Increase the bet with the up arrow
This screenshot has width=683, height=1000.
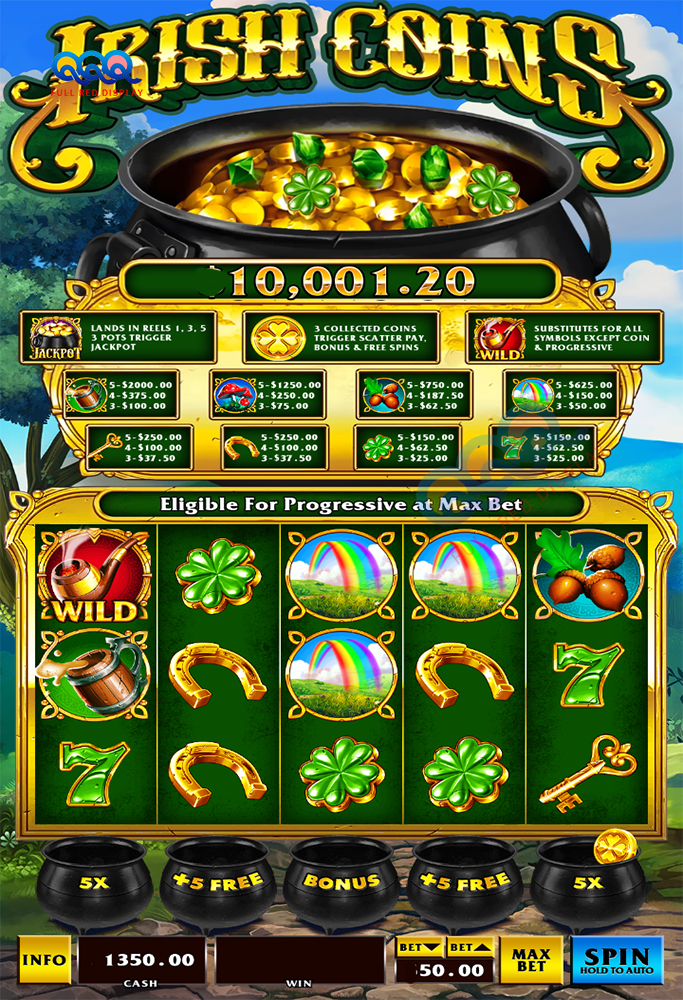(471, 947)
